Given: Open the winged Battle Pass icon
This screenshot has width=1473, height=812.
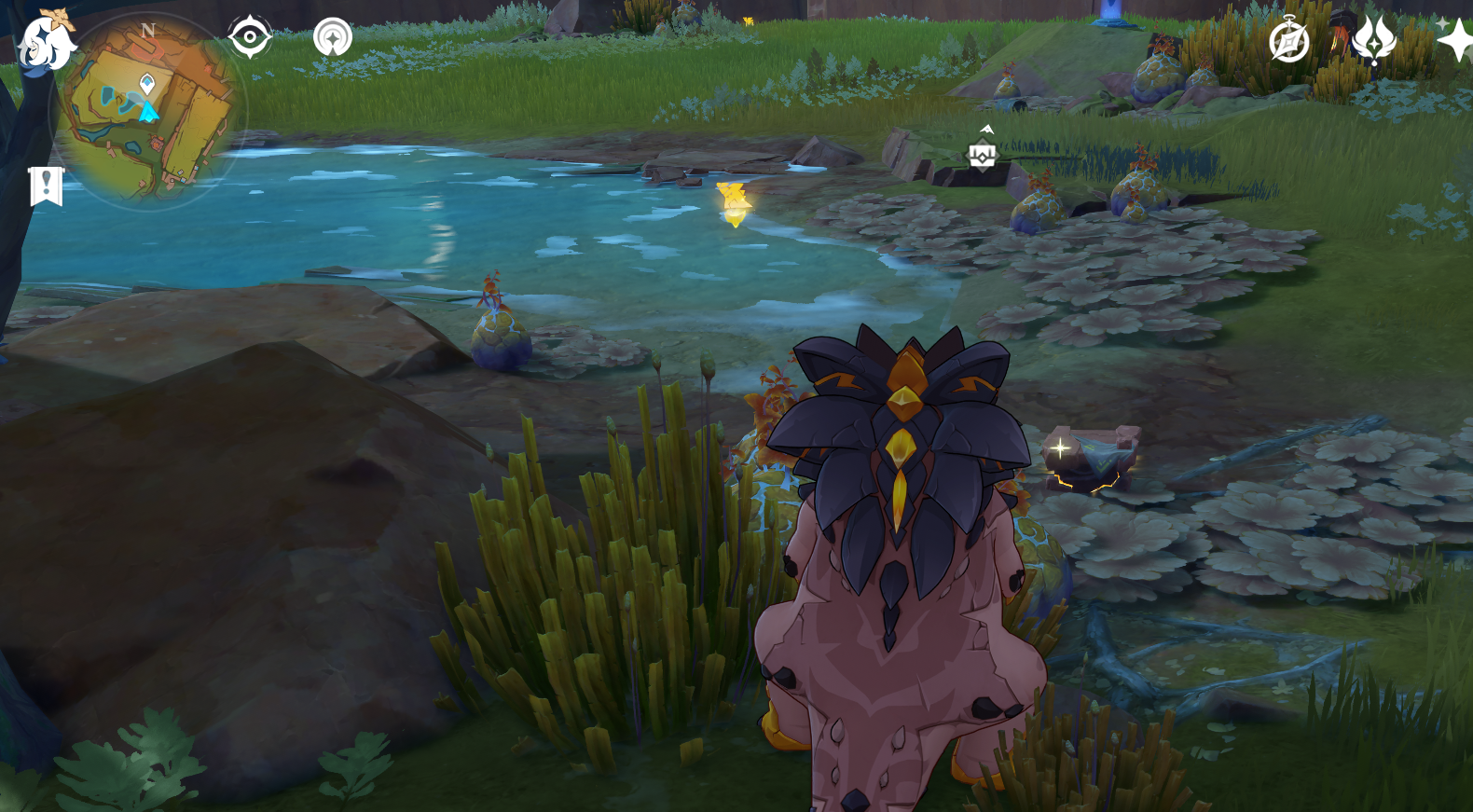Looking at the screenshot, I should click(1373, 40).
